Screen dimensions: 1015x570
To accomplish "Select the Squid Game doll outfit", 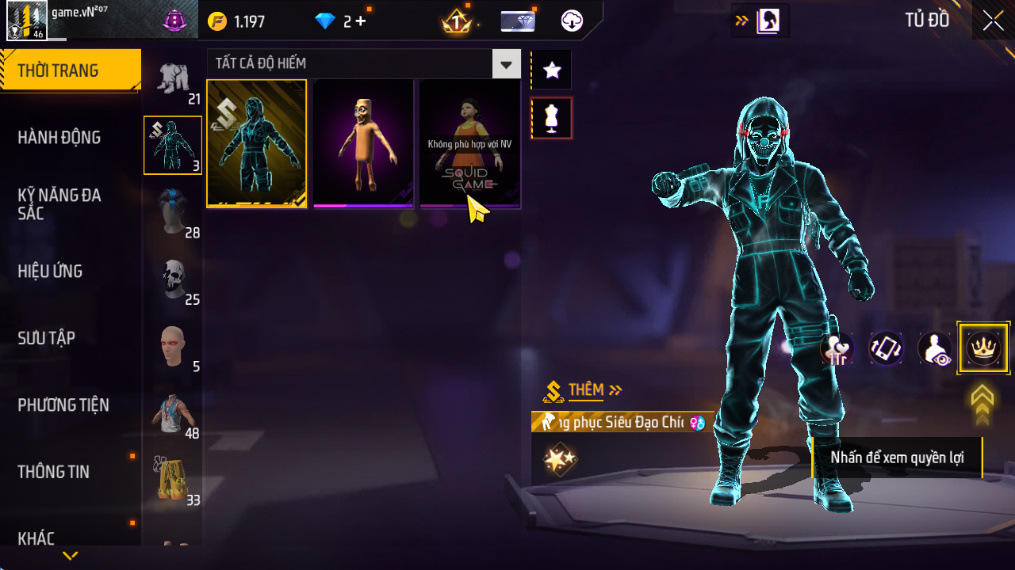I will click(470, 143).
